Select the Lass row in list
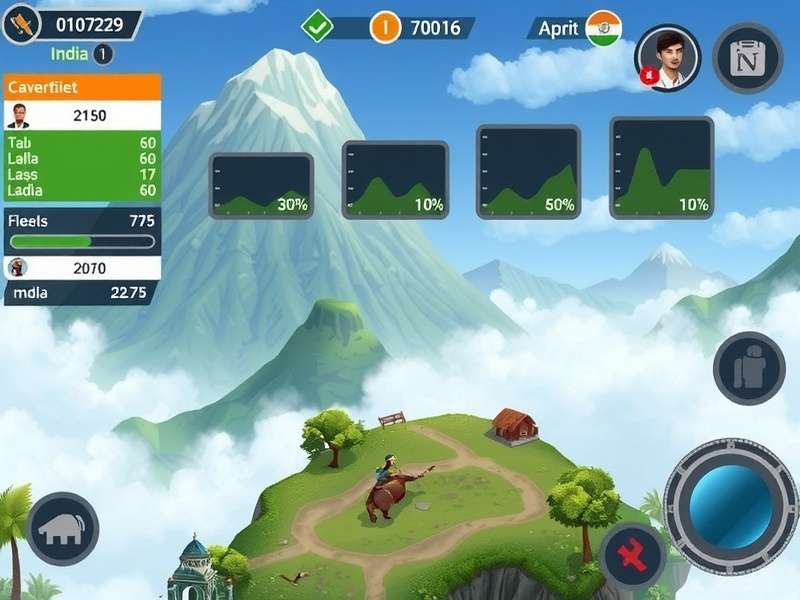This screenshot has height=600, width=800. tap(82, 174)
